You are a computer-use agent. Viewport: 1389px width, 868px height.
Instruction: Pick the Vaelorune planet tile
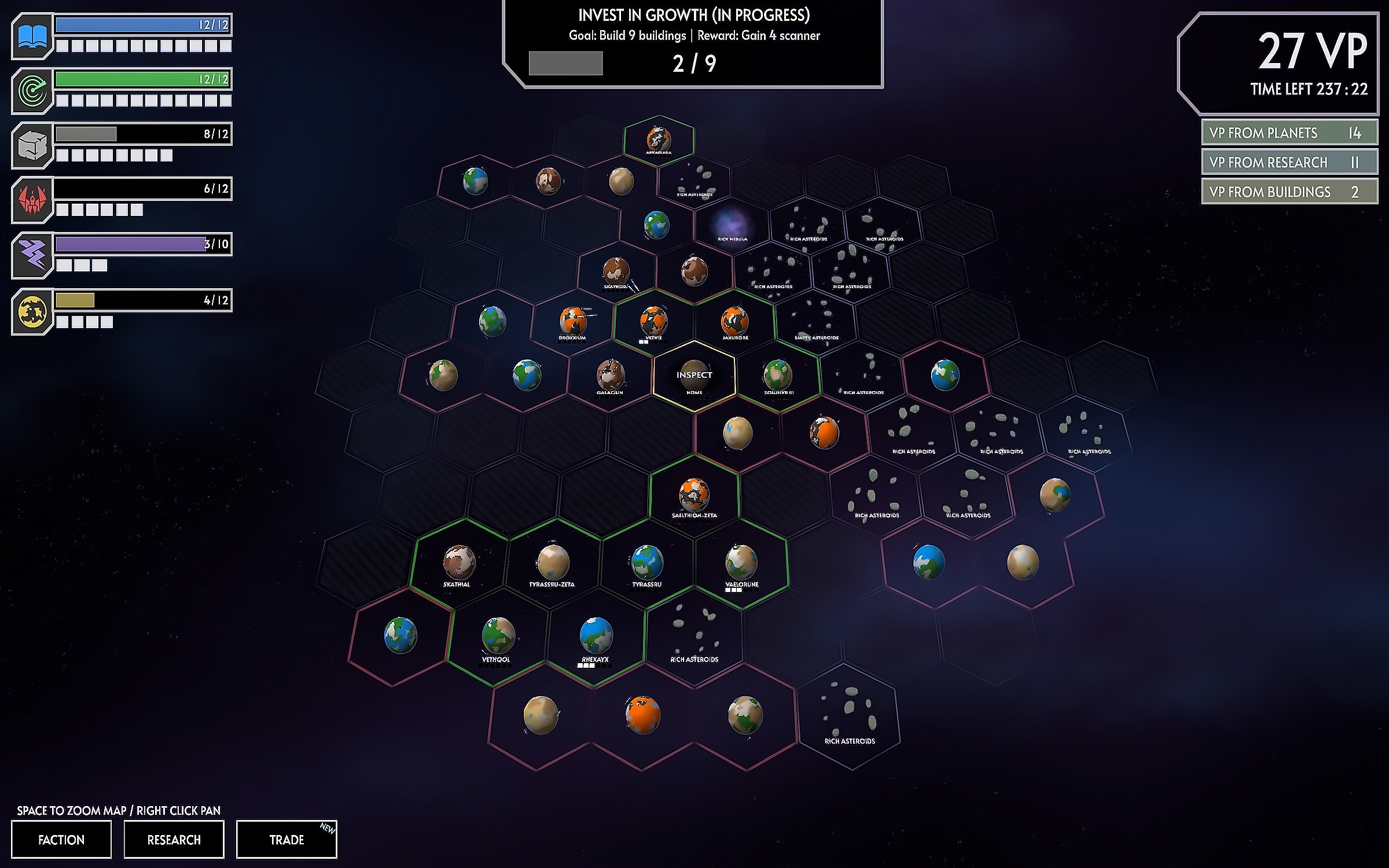[741, 562]
